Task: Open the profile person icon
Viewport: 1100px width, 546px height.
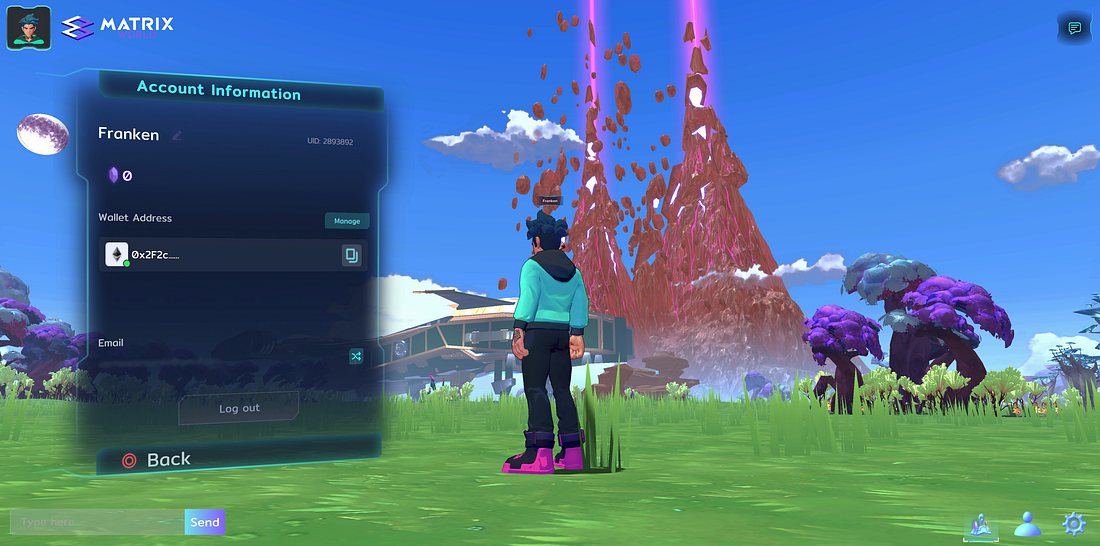Action: coord(1029,523)
